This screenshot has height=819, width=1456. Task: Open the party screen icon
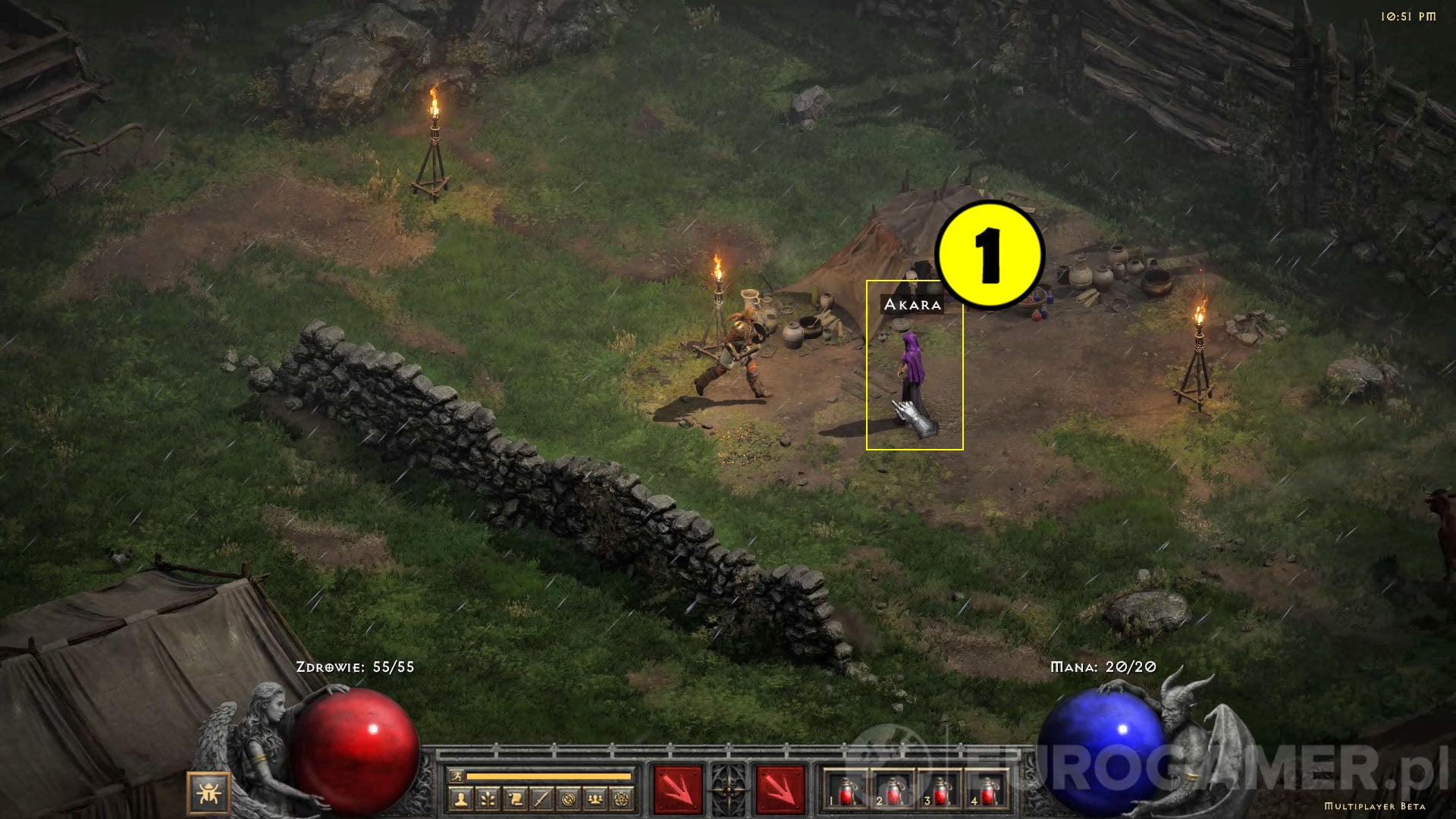pos(596,799)
